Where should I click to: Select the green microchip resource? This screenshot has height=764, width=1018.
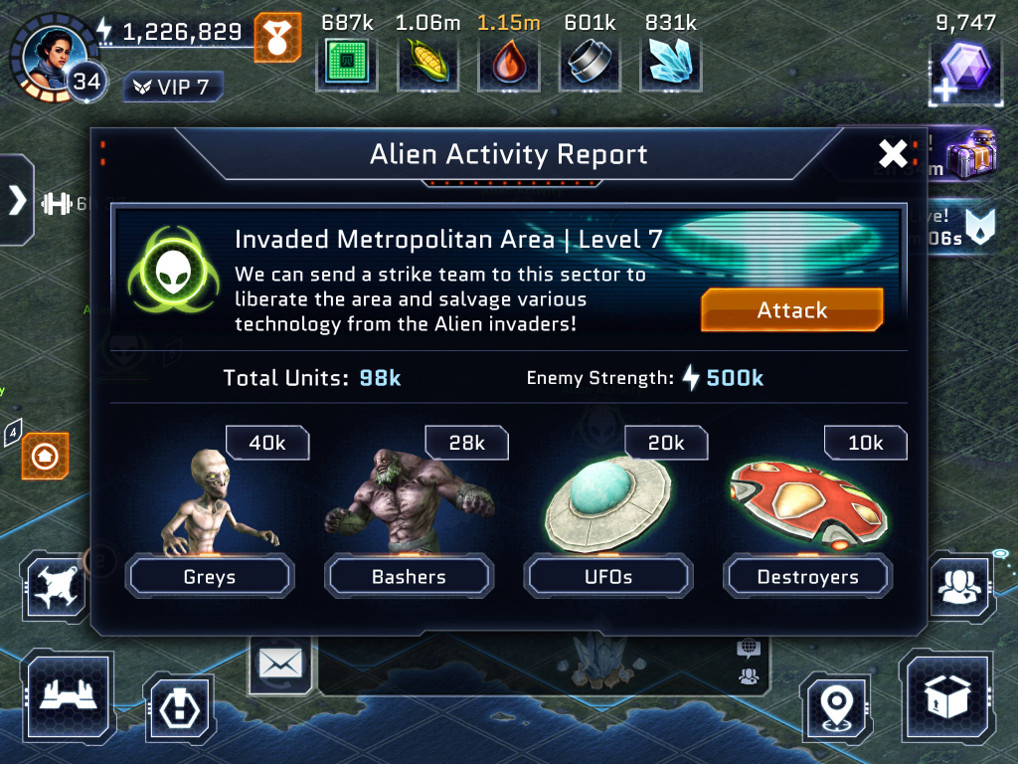tap(349, 63)
